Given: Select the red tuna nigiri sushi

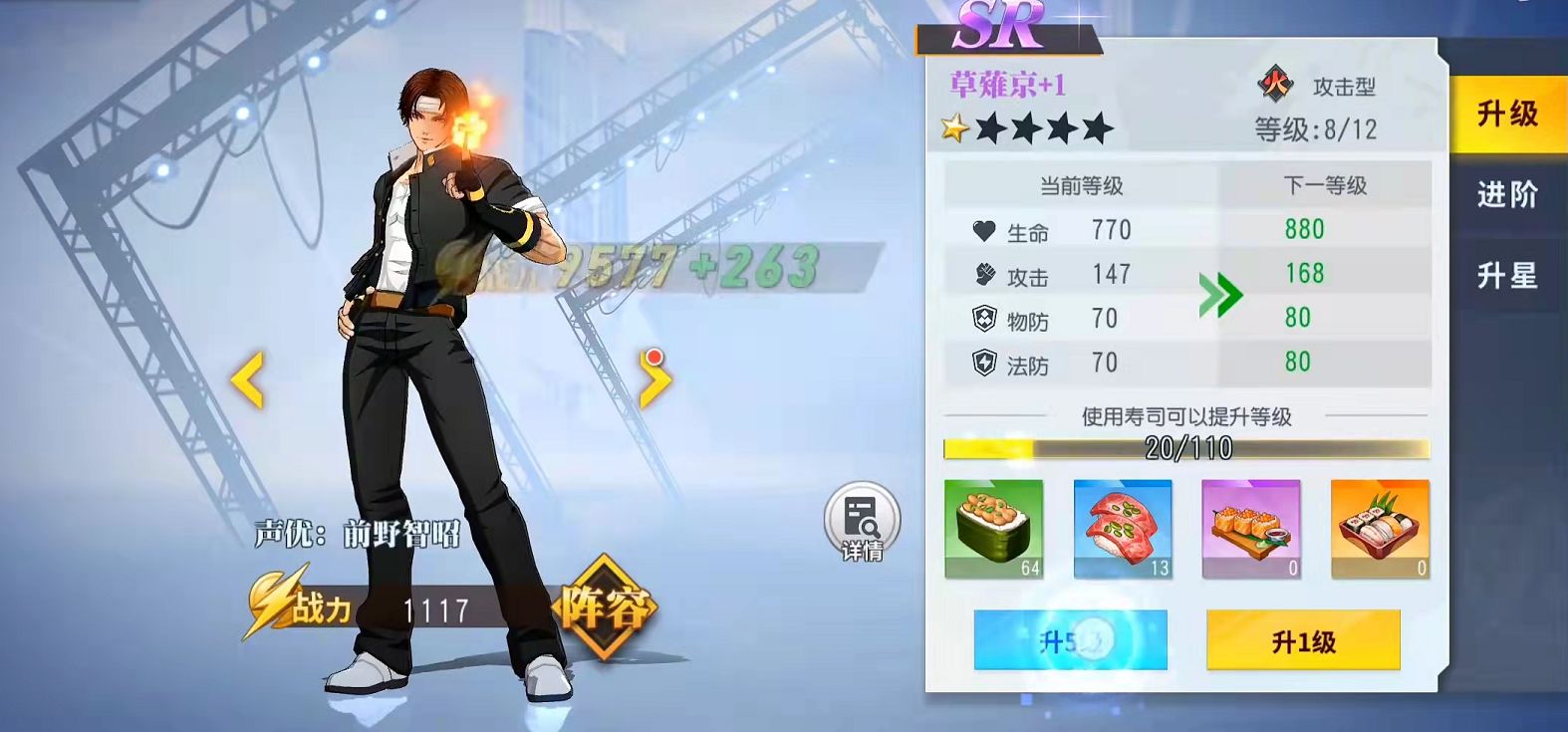Looking at the screenshot, I should point(1123,529).
